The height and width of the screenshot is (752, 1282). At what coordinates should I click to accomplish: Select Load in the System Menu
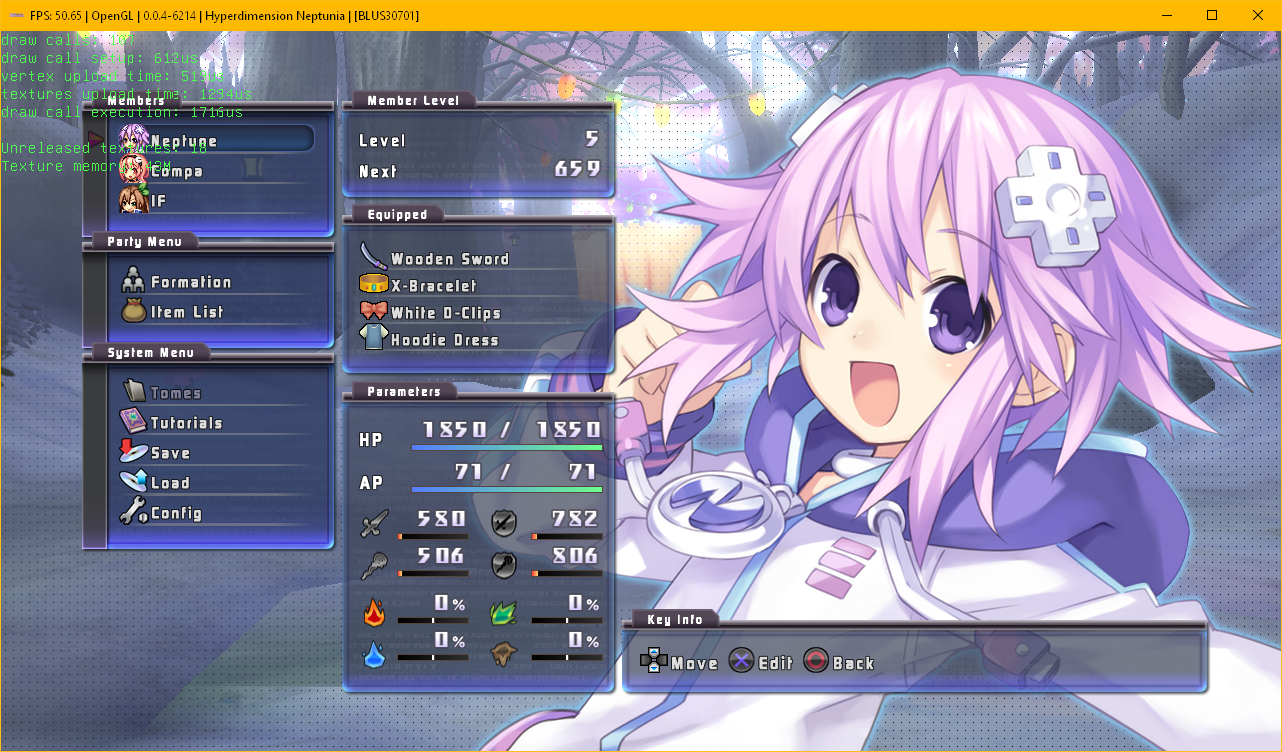(170, 483)
